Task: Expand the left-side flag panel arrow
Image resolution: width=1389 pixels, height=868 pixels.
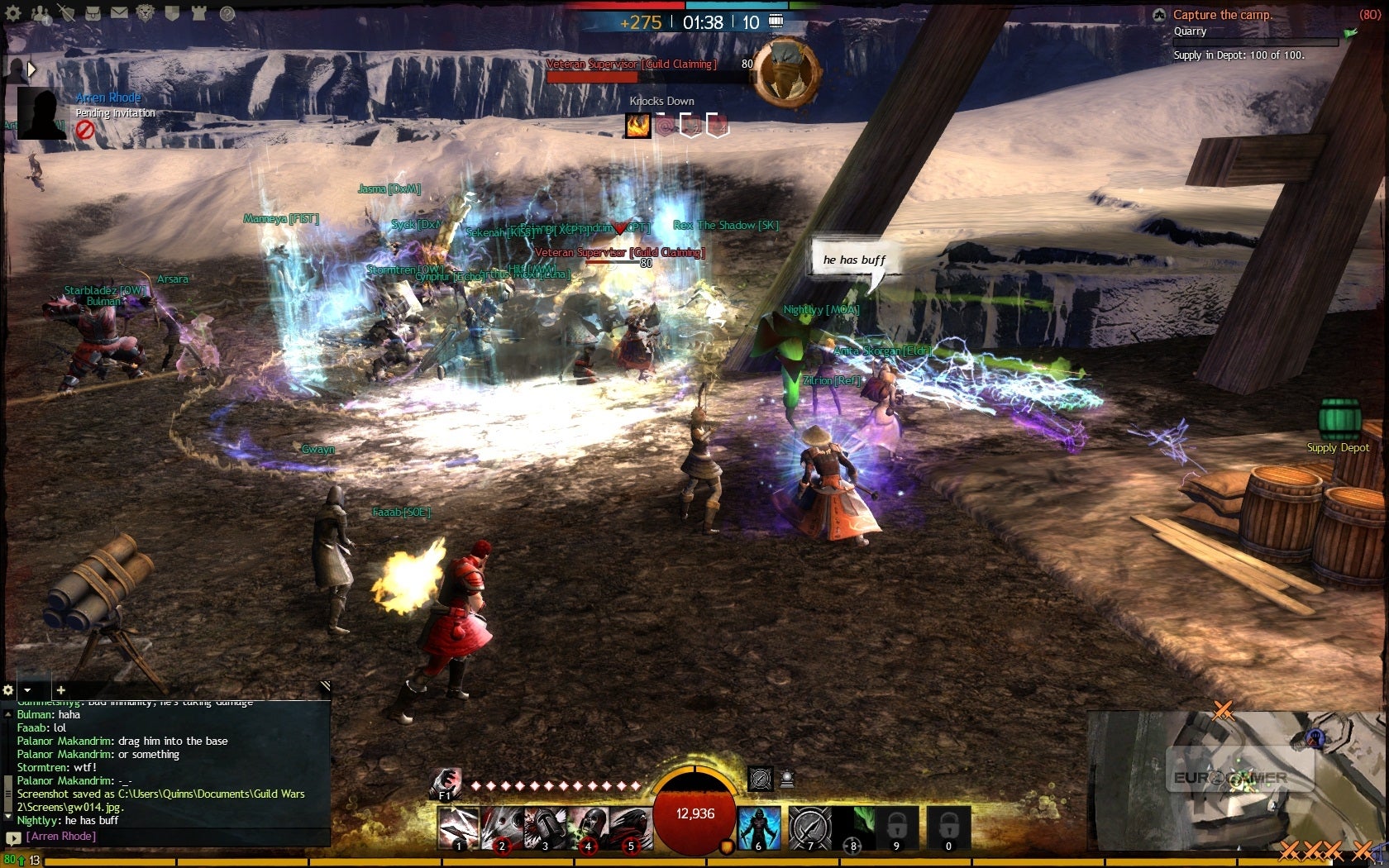Action: point(31,69)
